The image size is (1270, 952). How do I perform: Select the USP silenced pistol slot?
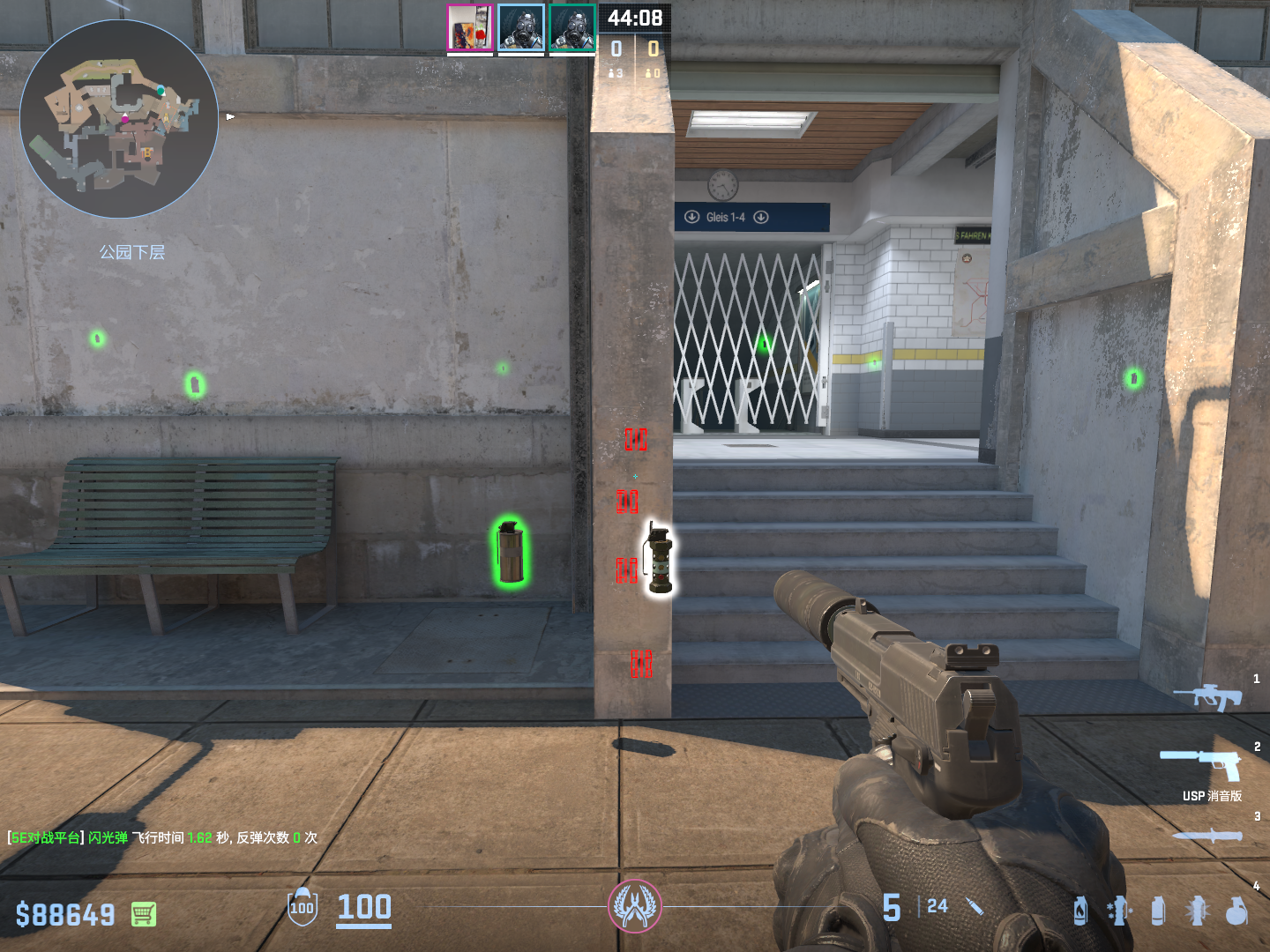(1201, 763)
